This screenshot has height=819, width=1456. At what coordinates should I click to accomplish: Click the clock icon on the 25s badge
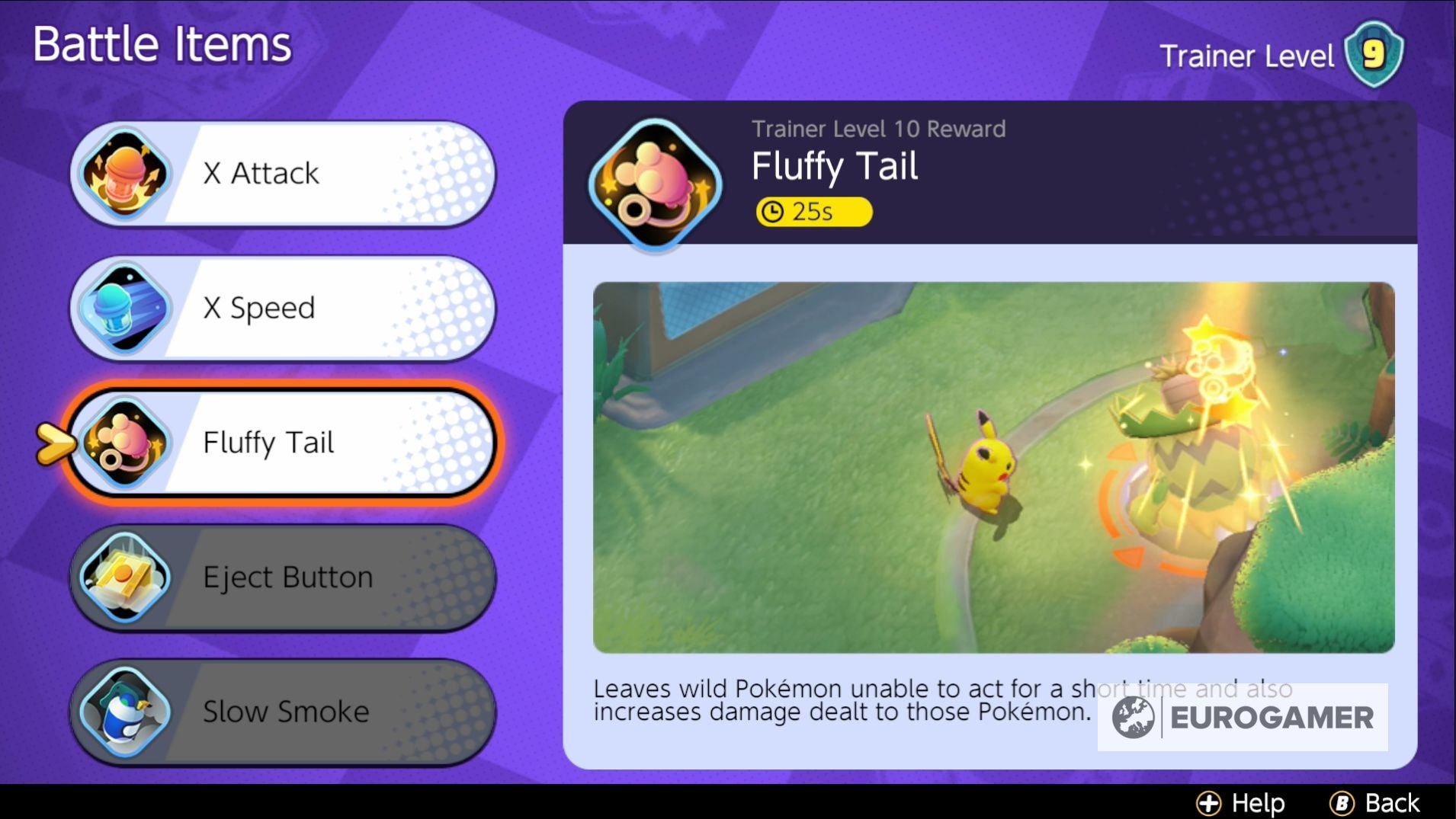point(773,212)
